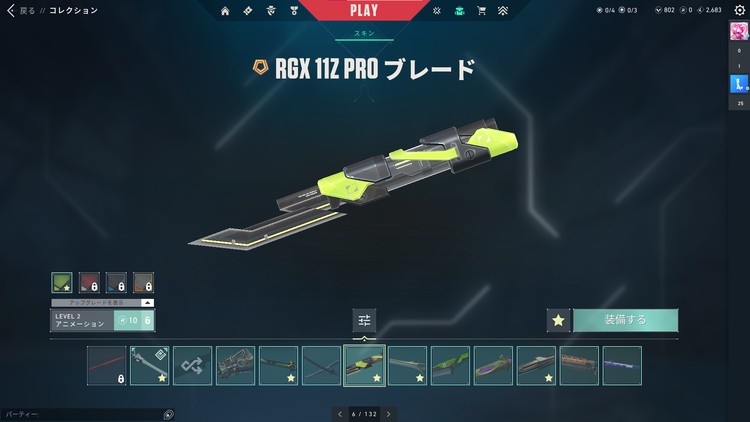
Task: Open the settings gear icon
Action: pyautogui.click(x=740, y=10)
